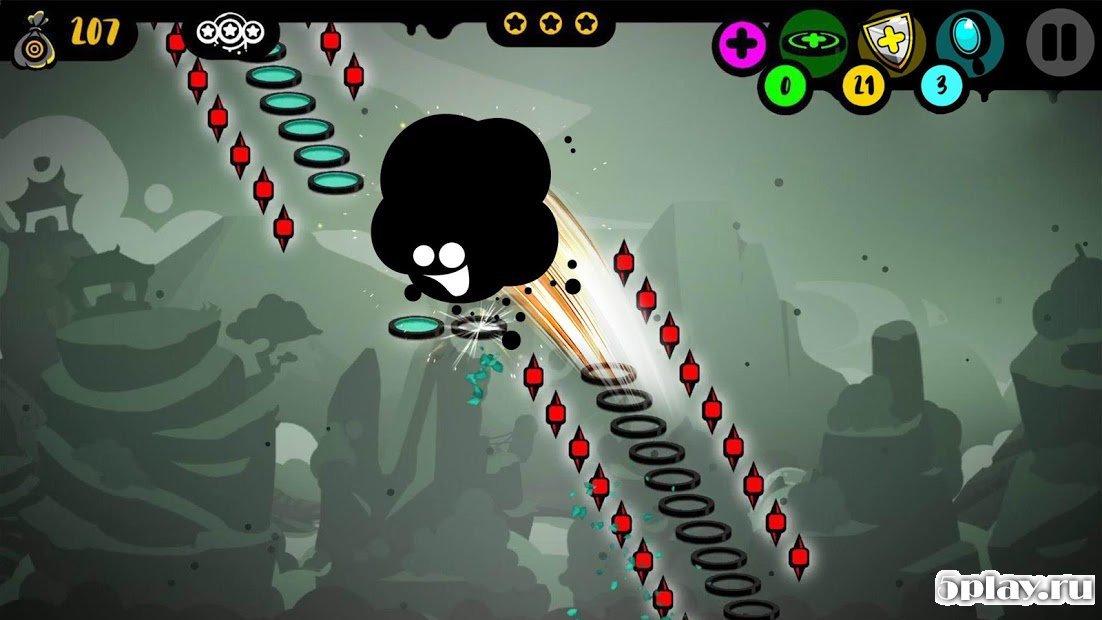Activate the green platform power-up
The image size is (1102, 620).
tap(812, 40)
